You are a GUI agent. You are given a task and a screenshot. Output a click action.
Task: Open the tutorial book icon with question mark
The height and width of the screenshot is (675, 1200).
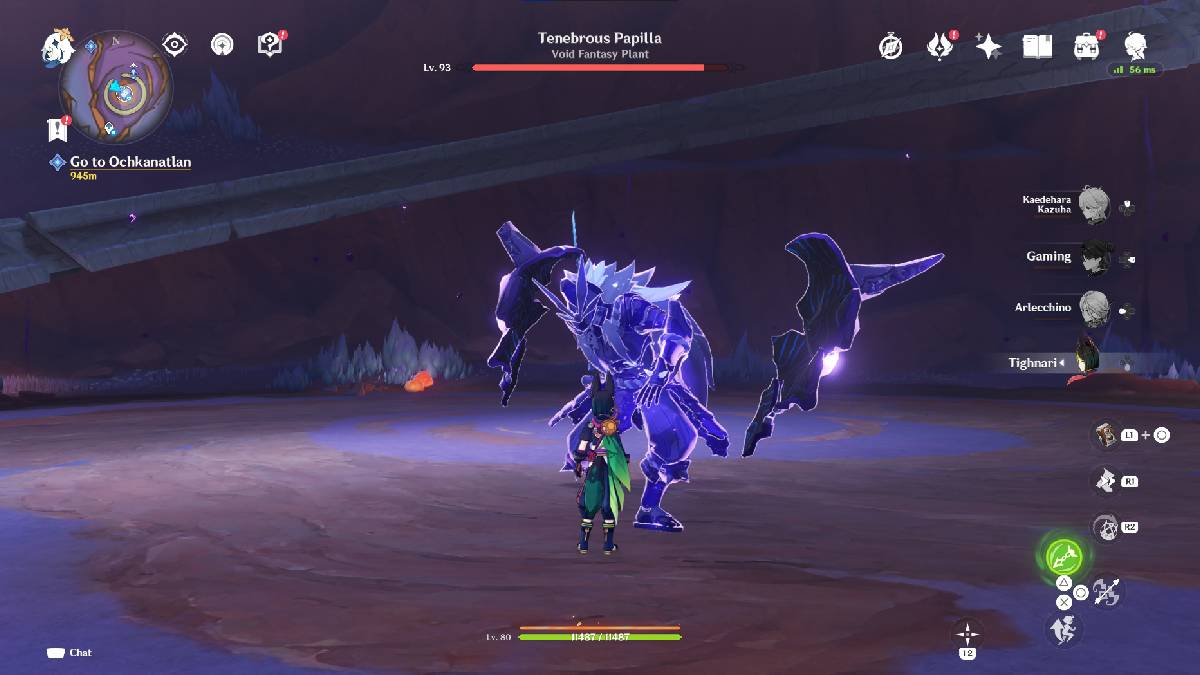(270, 45)
